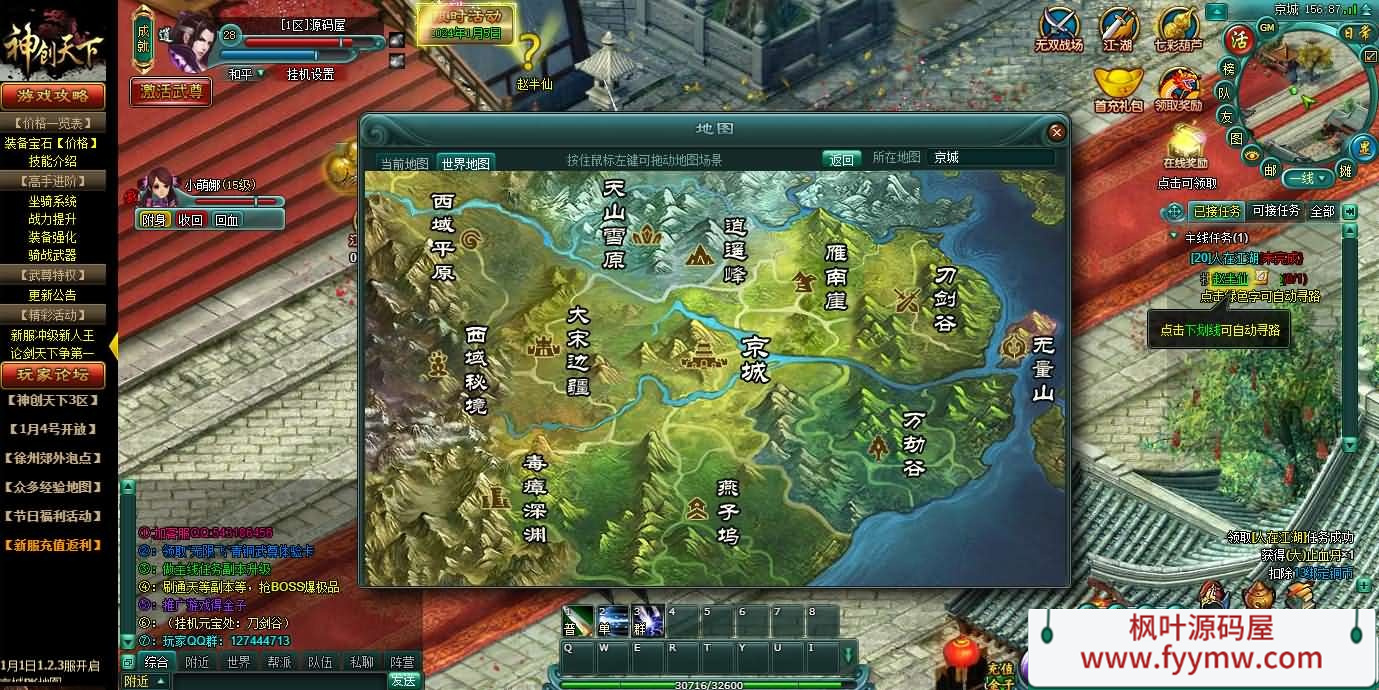Click the pet 回血 heal button
1379x690 pixels.
point(227,220)
